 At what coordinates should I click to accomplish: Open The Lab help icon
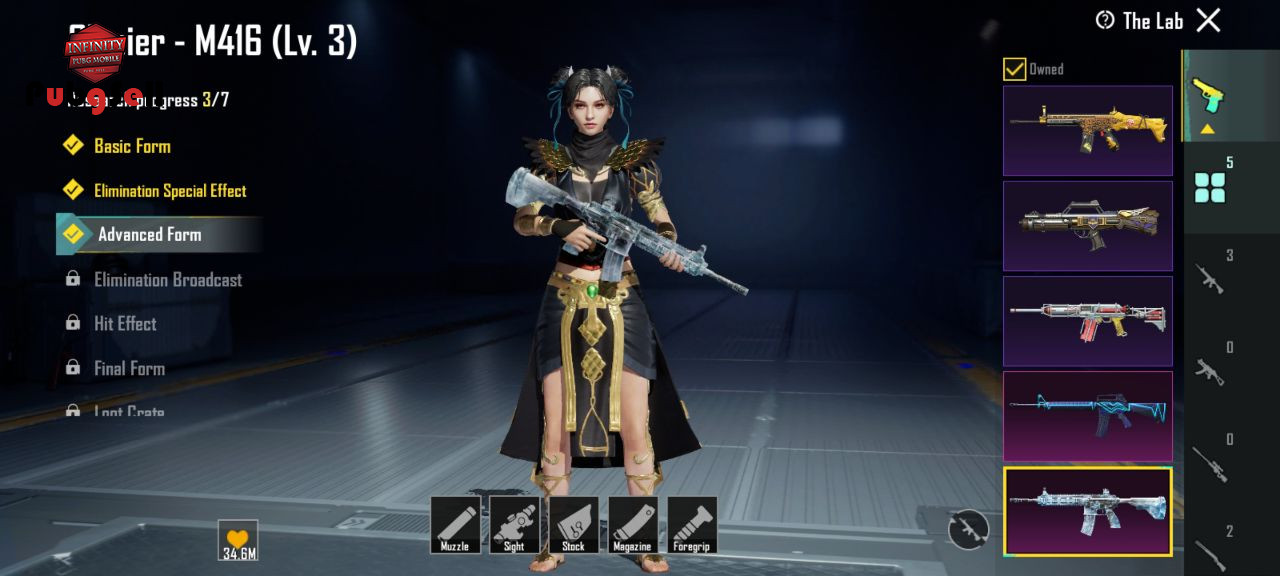coord(1105,20)
